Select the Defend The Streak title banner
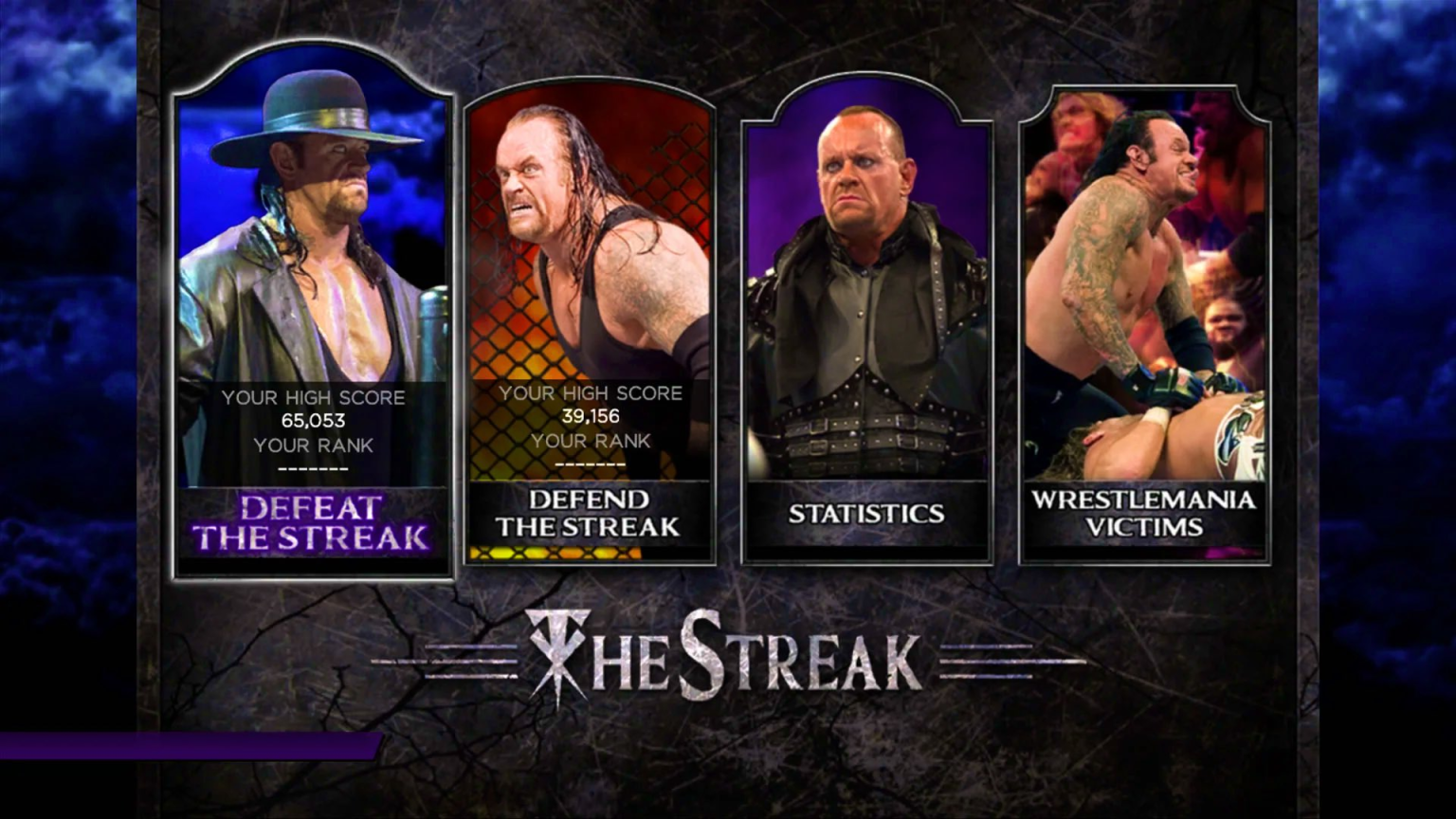The width and height of the screenshot is (1456, 819). pyautogui.click(x=588, y=514)
